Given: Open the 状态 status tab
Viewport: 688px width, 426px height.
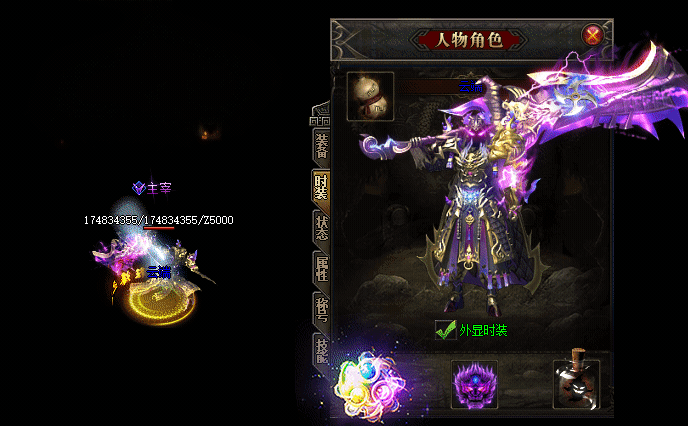Looking at the screenshot, I should (x=321, y=229).
